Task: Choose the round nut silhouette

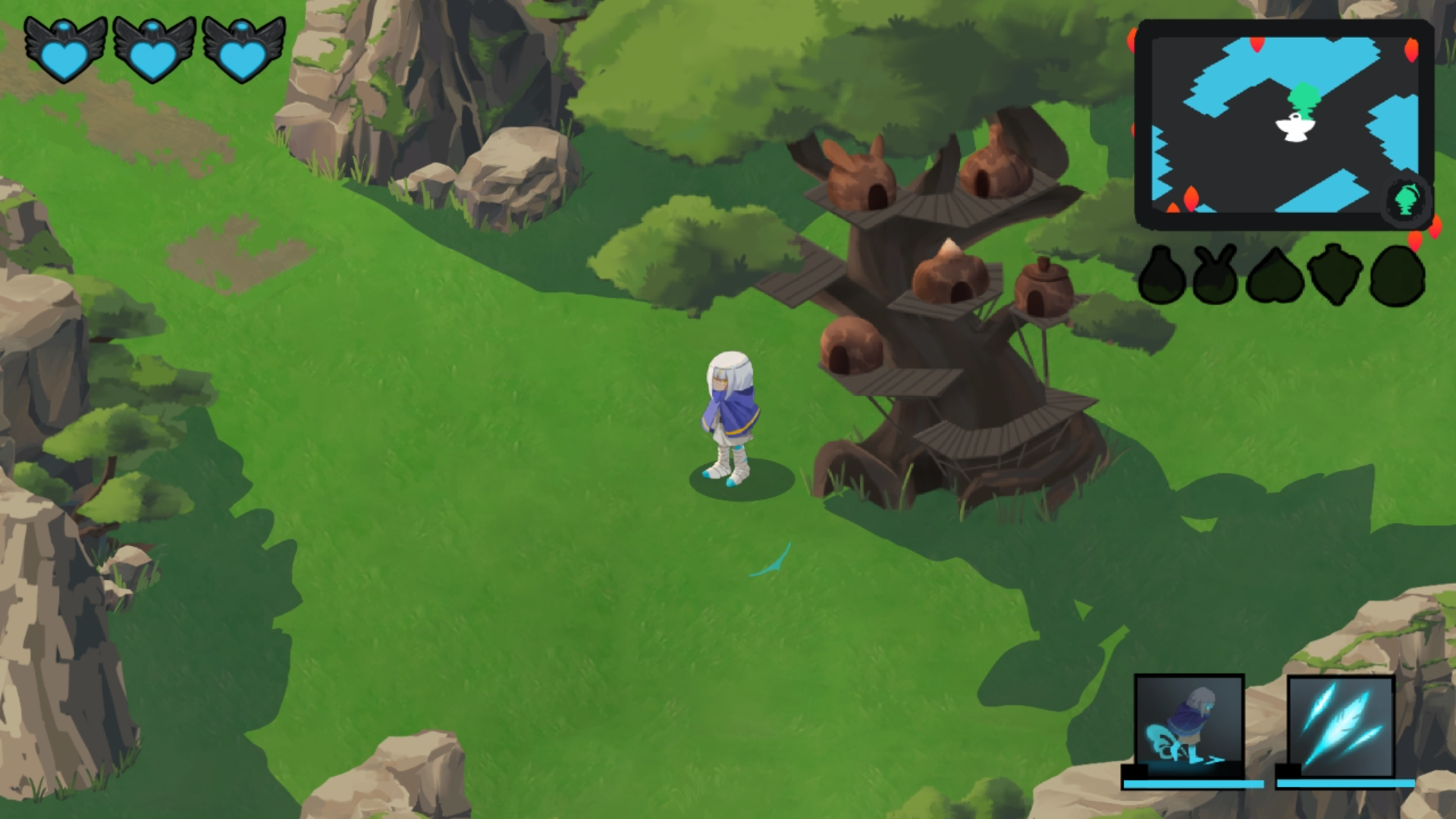Action: pos(1397,276)
